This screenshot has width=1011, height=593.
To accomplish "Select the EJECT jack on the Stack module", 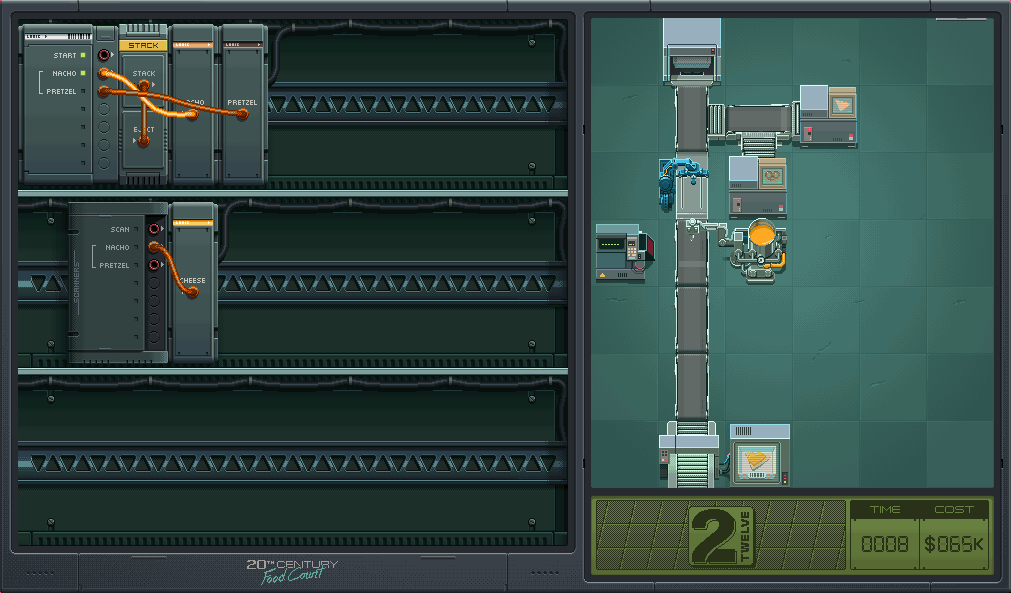I will 144,141.
